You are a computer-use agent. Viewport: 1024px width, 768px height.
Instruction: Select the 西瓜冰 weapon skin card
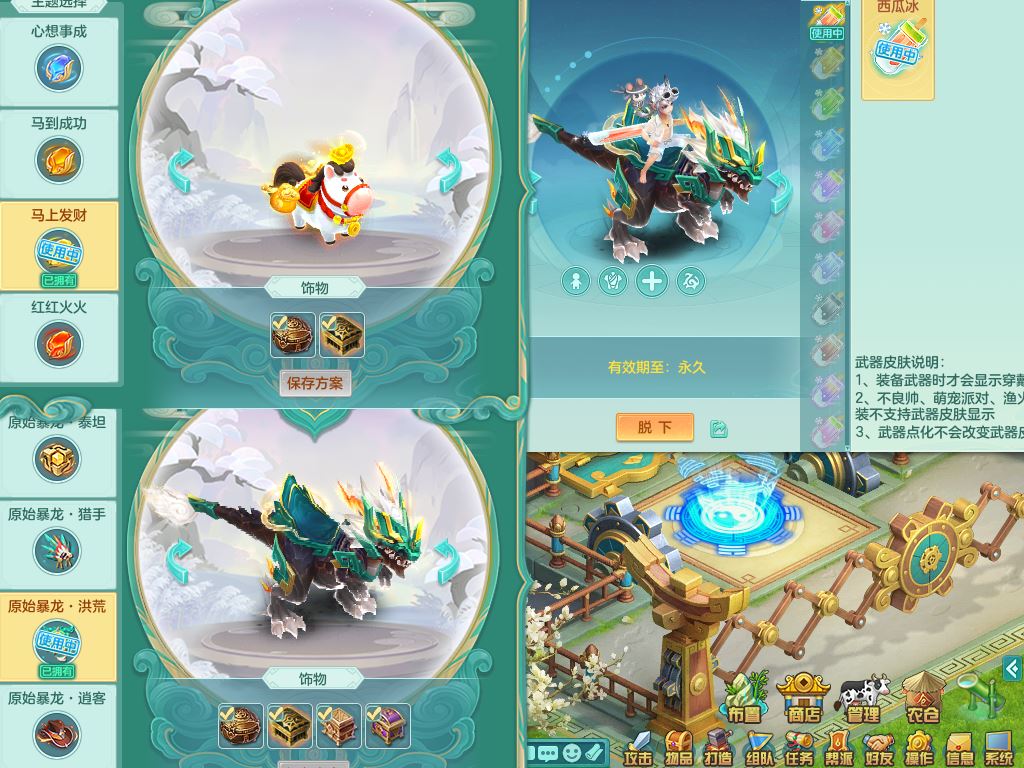point(897,45)
